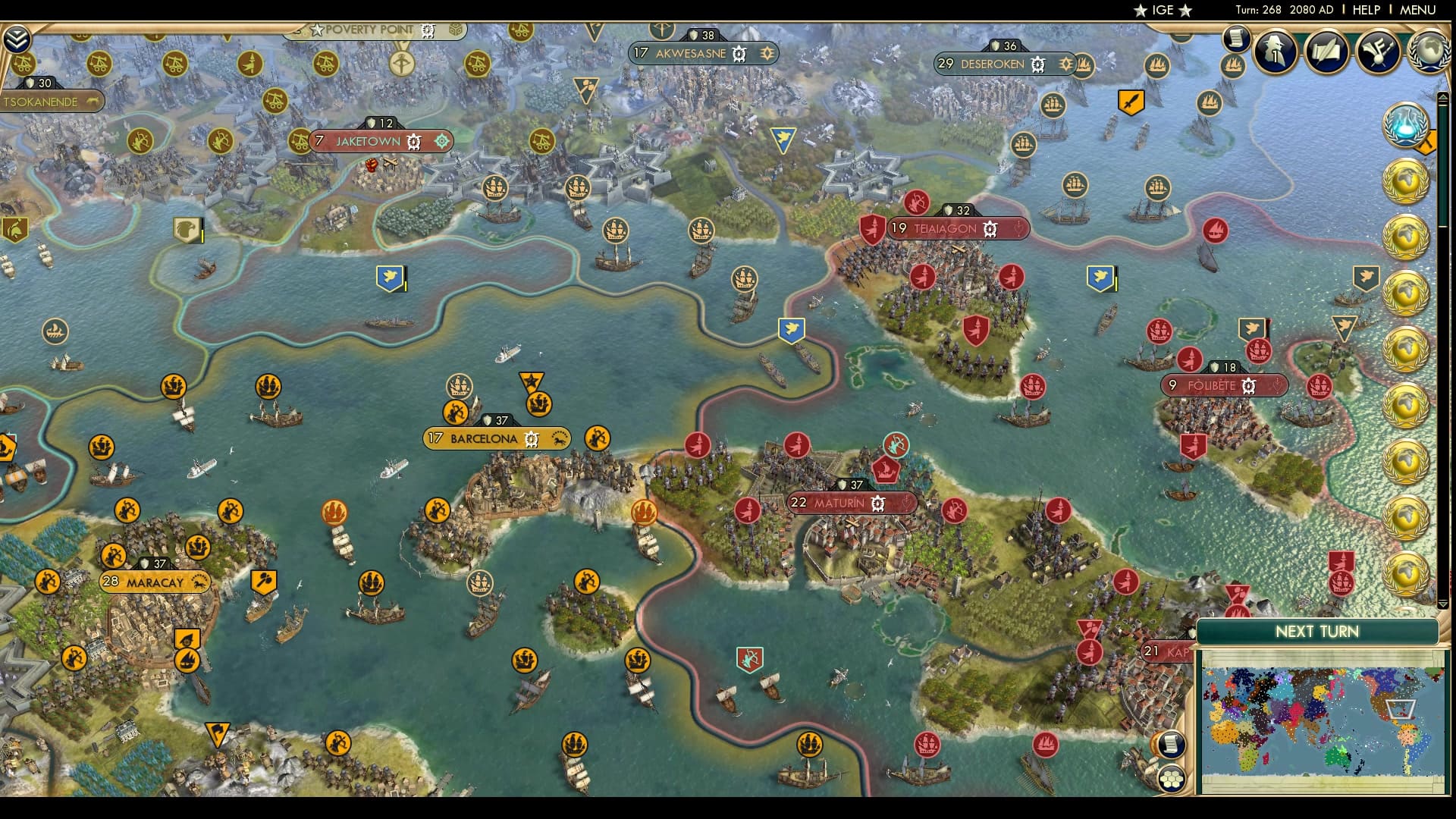
Task: Open the Espionage Overview spy icon
Action: (1275, 52)
